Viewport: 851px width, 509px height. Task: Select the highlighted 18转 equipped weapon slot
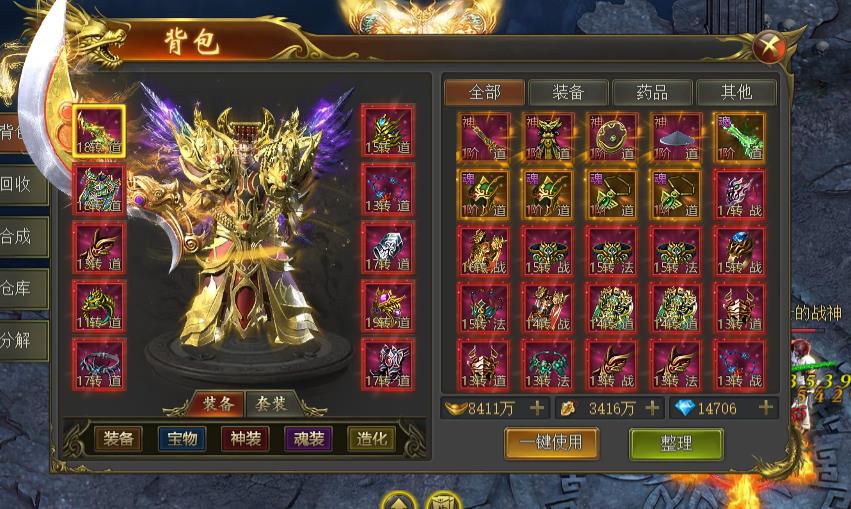(99, 132)
